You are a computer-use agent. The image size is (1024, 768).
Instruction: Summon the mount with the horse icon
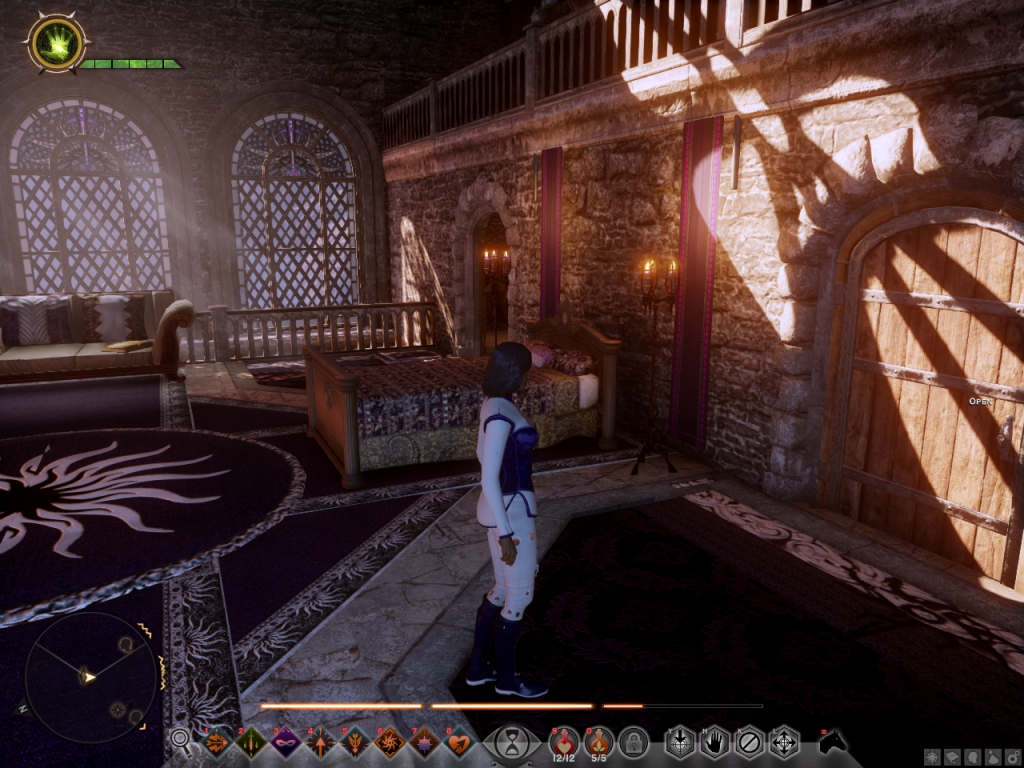click(832, 742)
